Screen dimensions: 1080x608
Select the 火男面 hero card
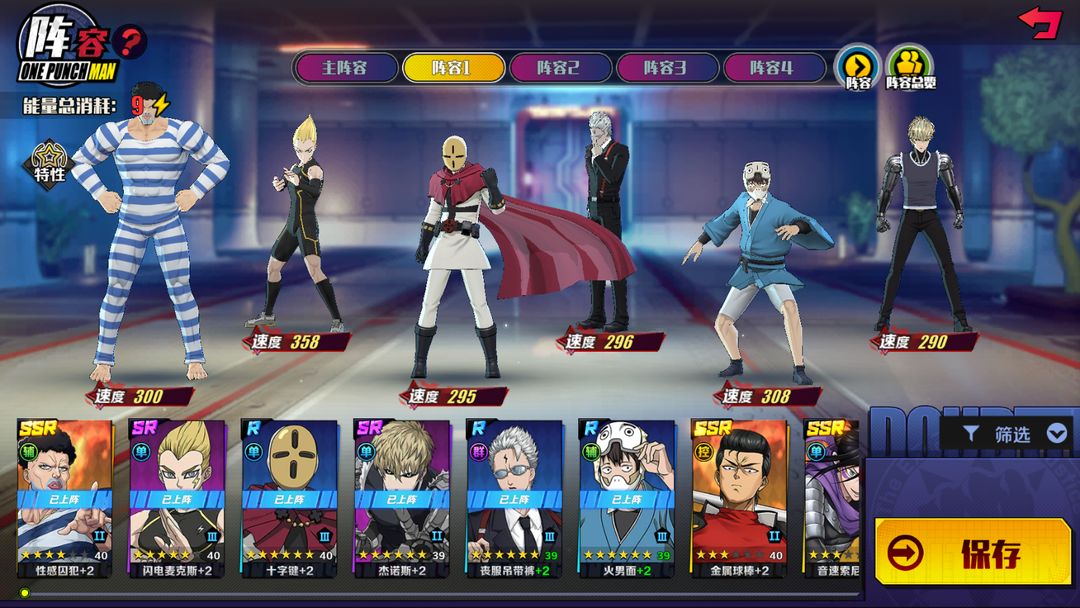[x=626, y=498]
